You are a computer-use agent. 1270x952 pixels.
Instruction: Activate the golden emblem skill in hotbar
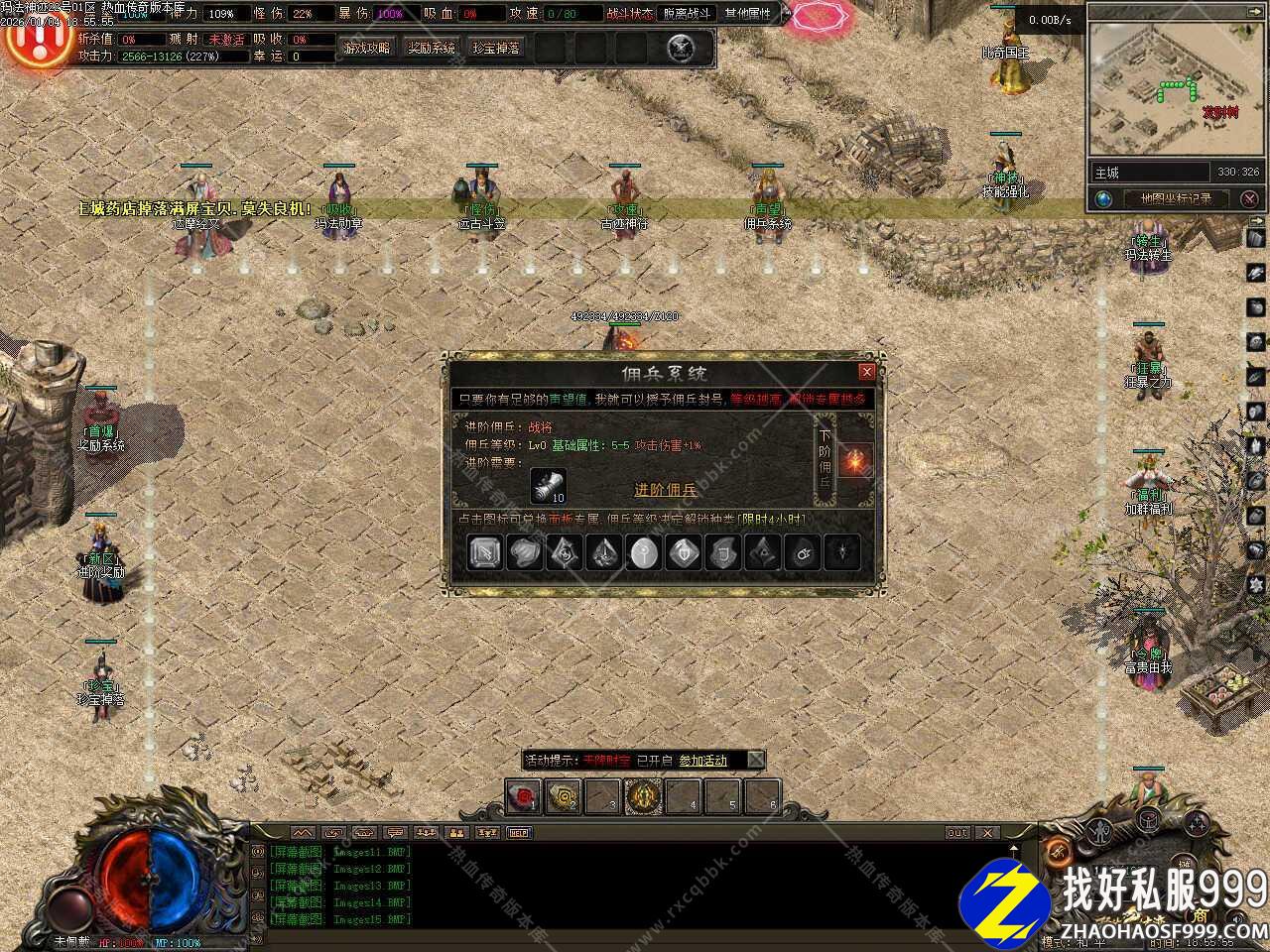pyautogui.click(x=643, y=796)
